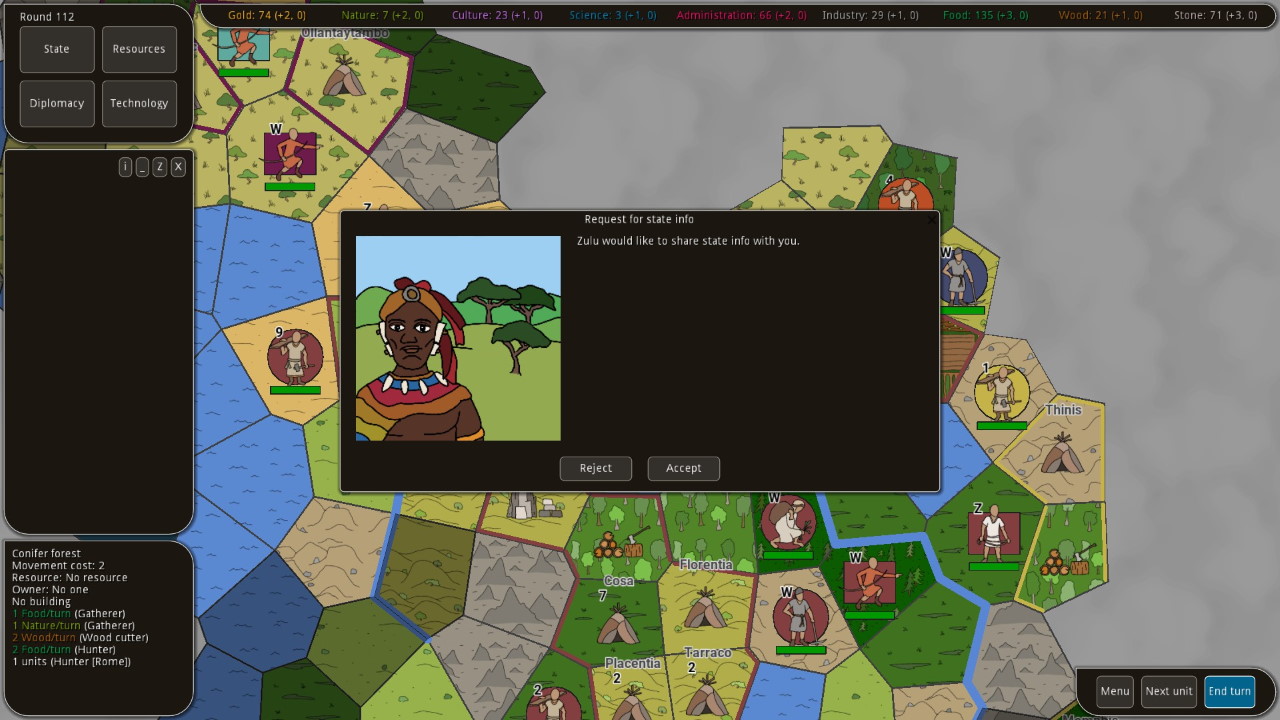Open the Technology screen
This screenshot has width=1280, height=720.
pos(139,103)
